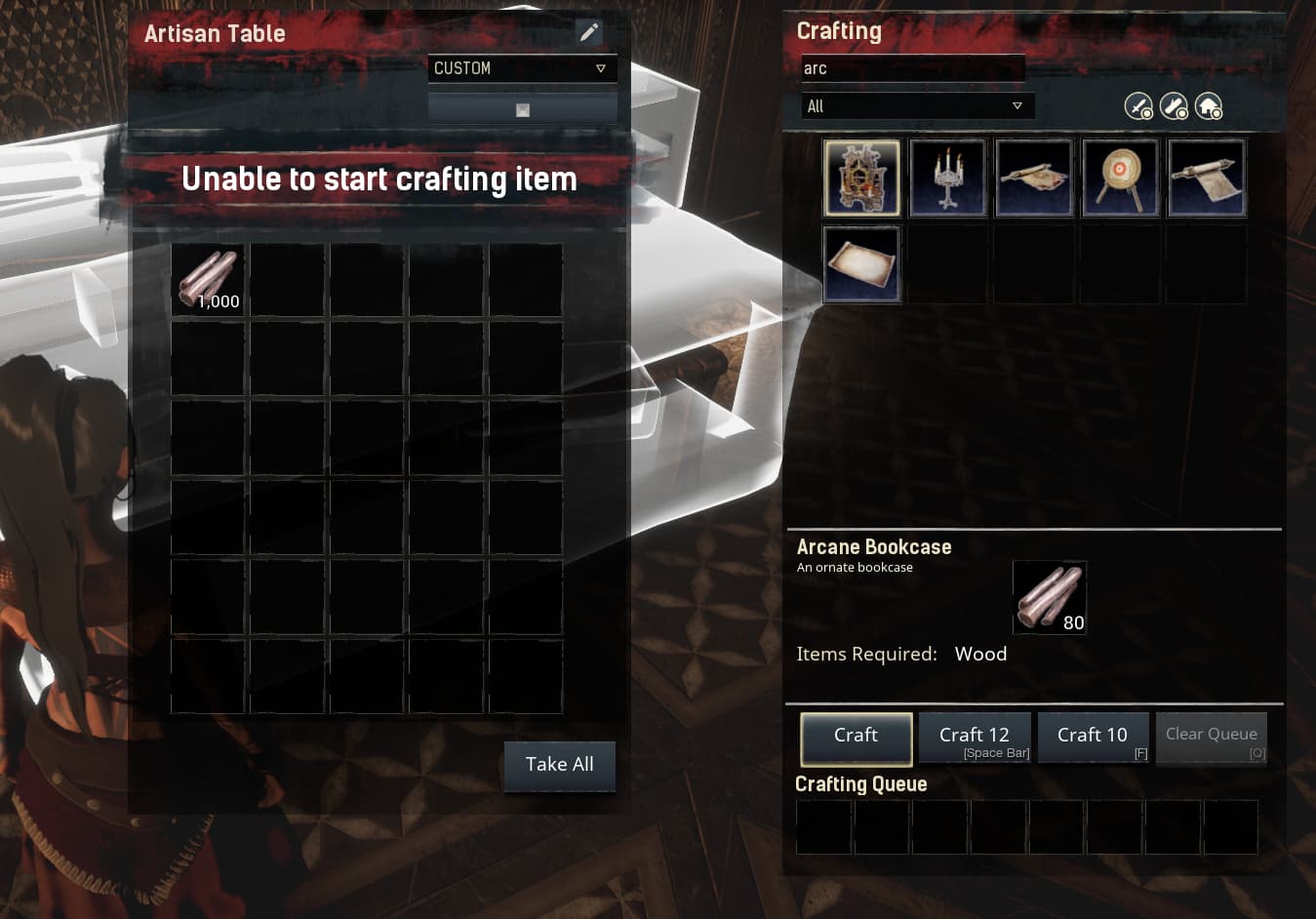Click the arc search input field

click(x=911, y=67)
